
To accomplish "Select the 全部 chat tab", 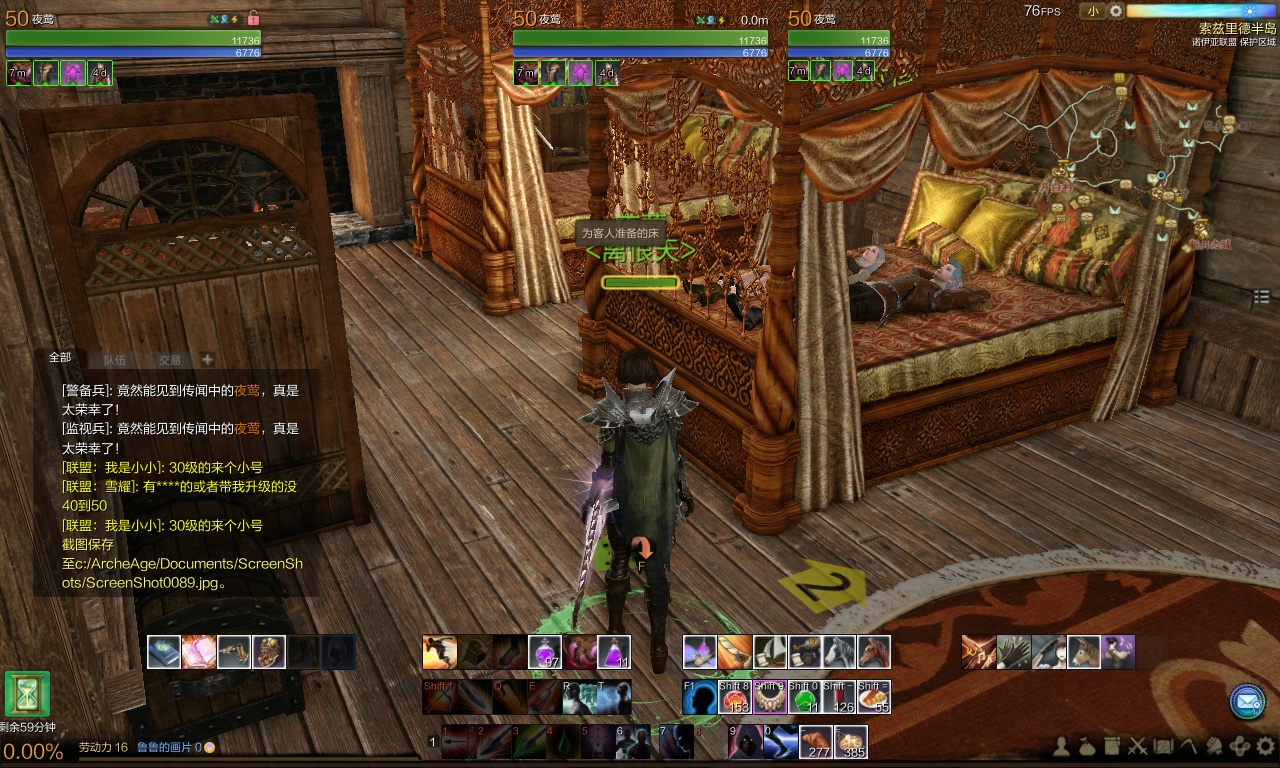I will click(x=60, y=357).
